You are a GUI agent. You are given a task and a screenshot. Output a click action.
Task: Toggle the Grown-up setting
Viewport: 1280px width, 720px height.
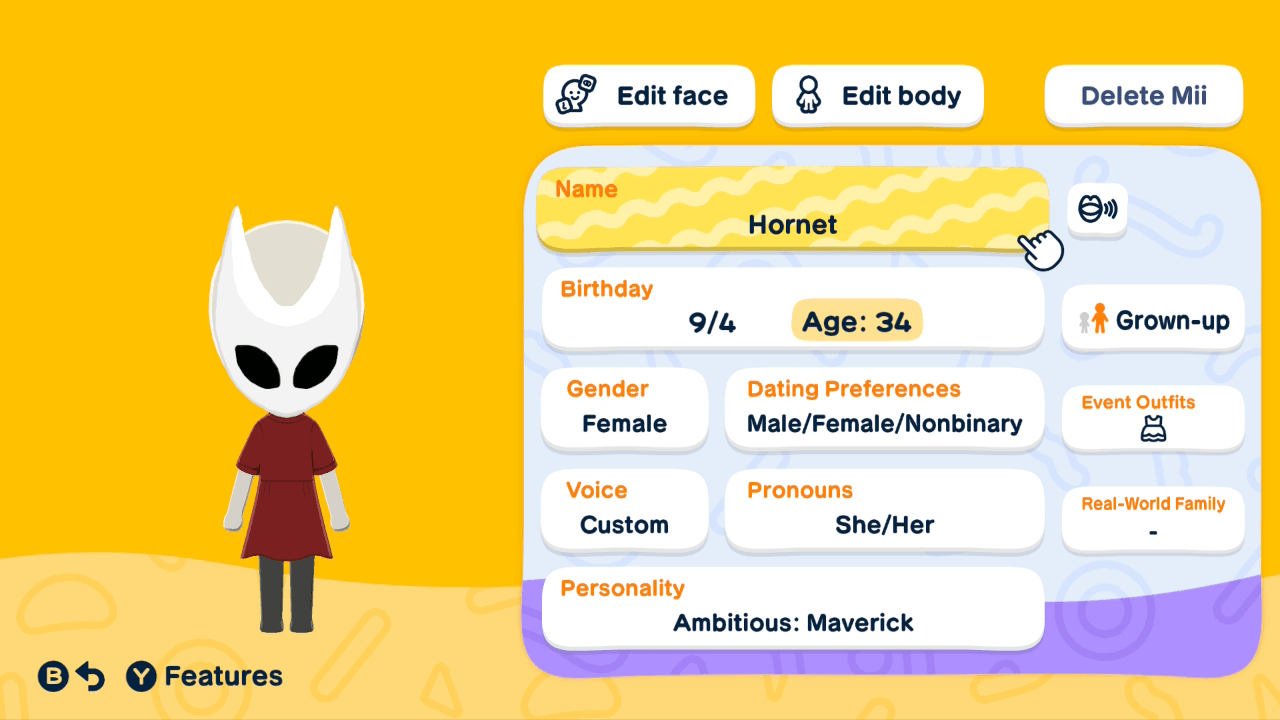pyautogui.click(x=1152, y=319)
